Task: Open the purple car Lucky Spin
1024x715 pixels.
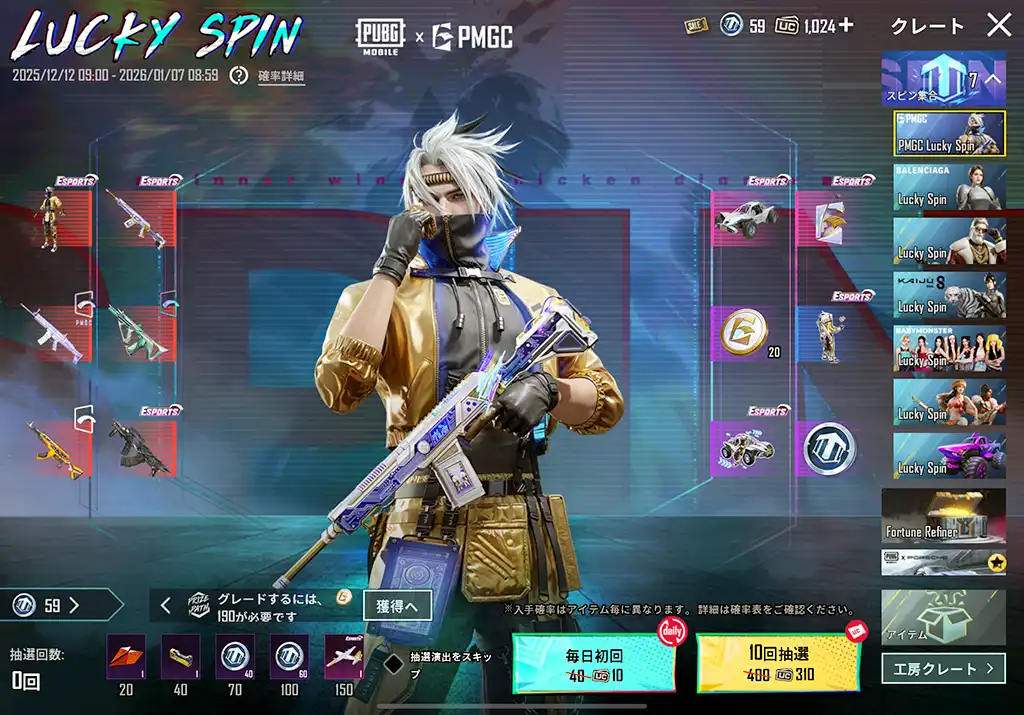Action: click(949, 456)
